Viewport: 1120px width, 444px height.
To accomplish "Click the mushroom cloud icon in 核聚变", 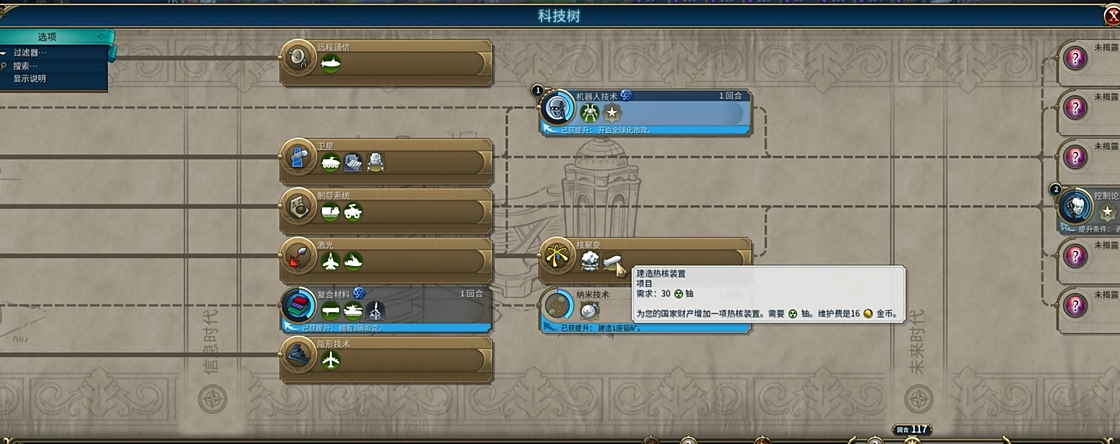I will (x=590, y=262).
